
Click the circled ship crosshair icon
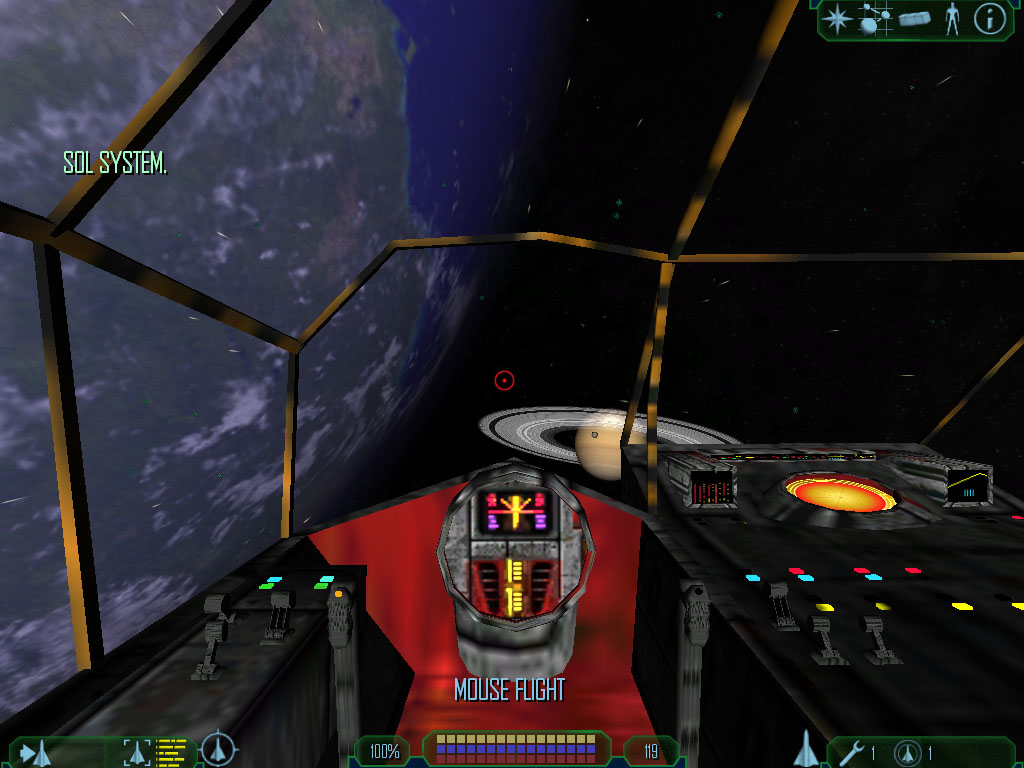point(217,749)
